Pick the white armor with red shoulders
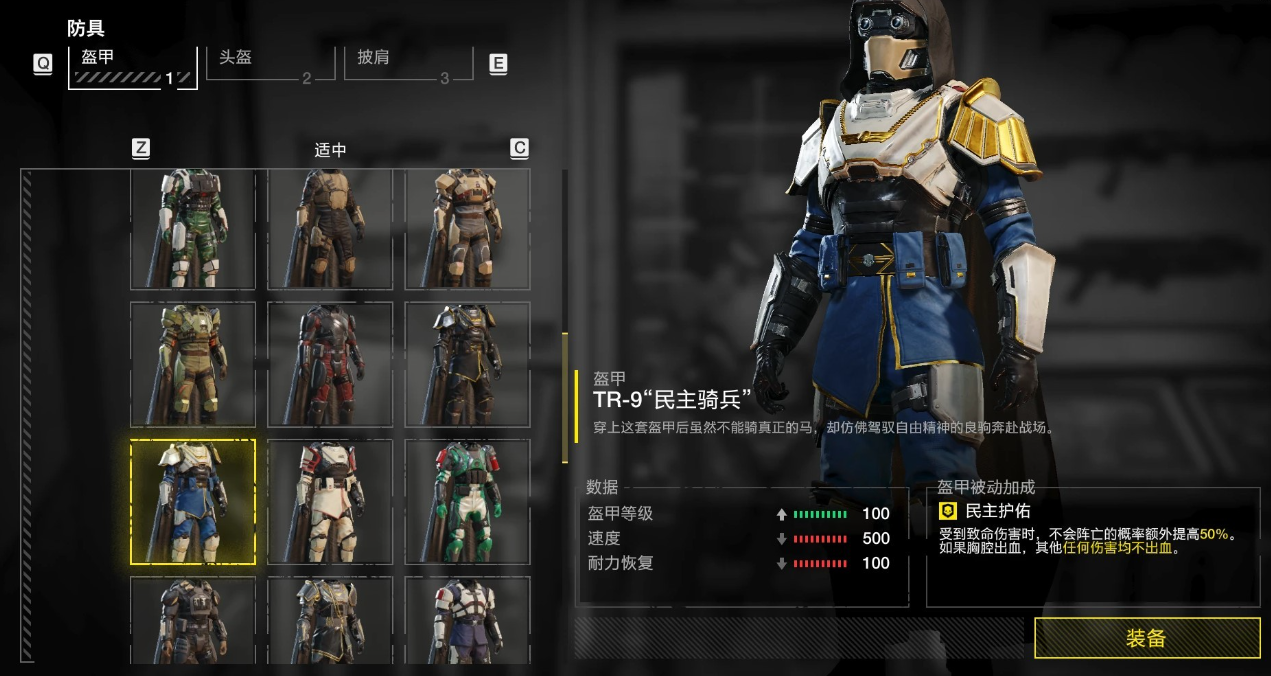 pos(330,502)
